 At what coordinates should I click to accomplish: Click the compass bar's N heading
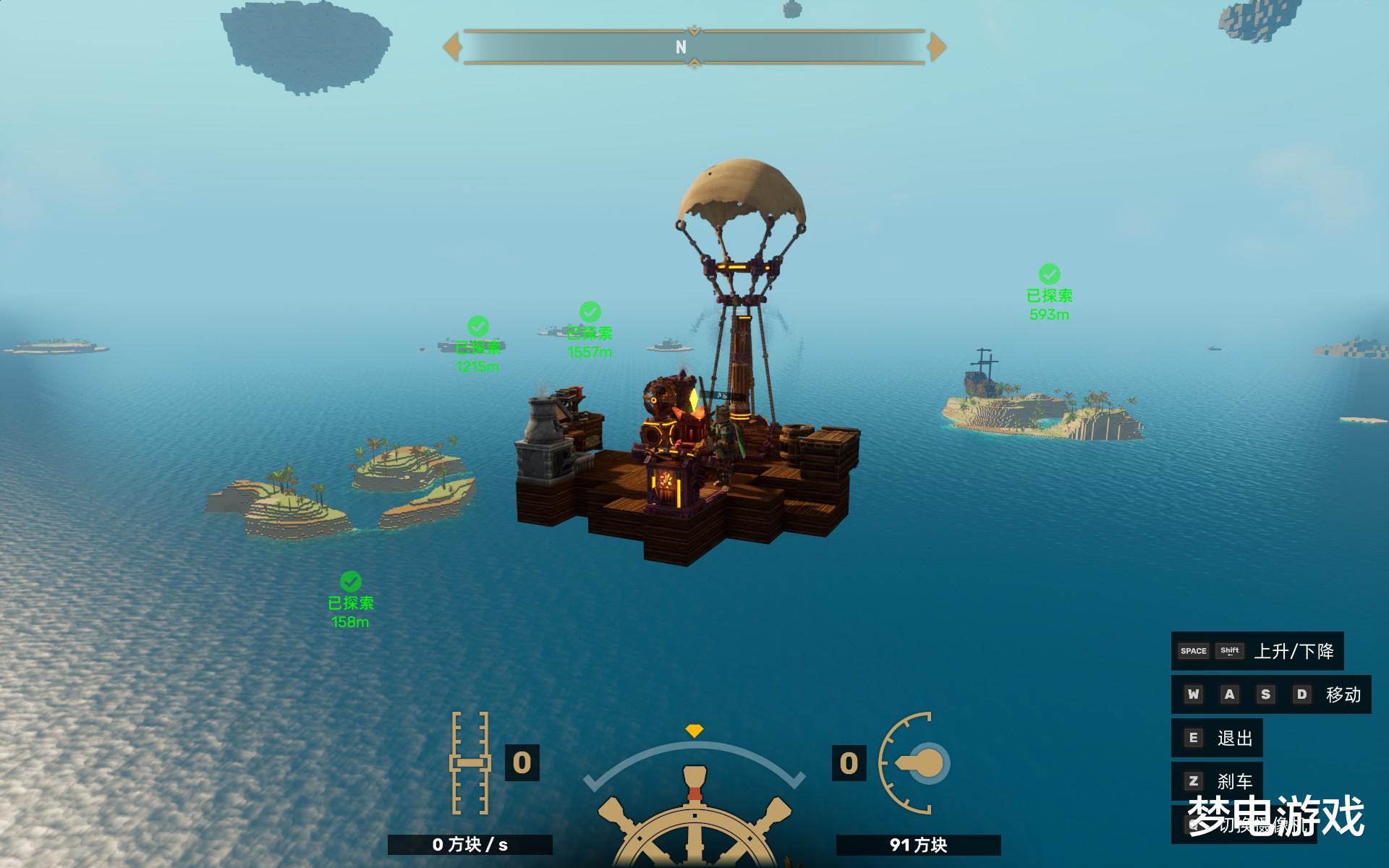tap(681, 47)
